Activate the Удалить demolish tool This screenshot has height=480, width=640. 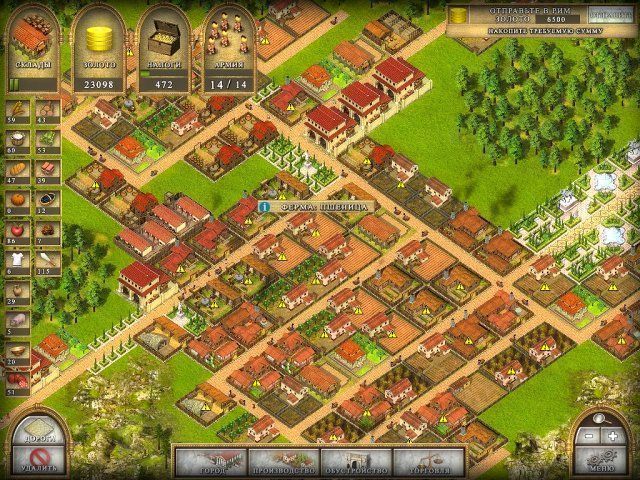[37, 460]
